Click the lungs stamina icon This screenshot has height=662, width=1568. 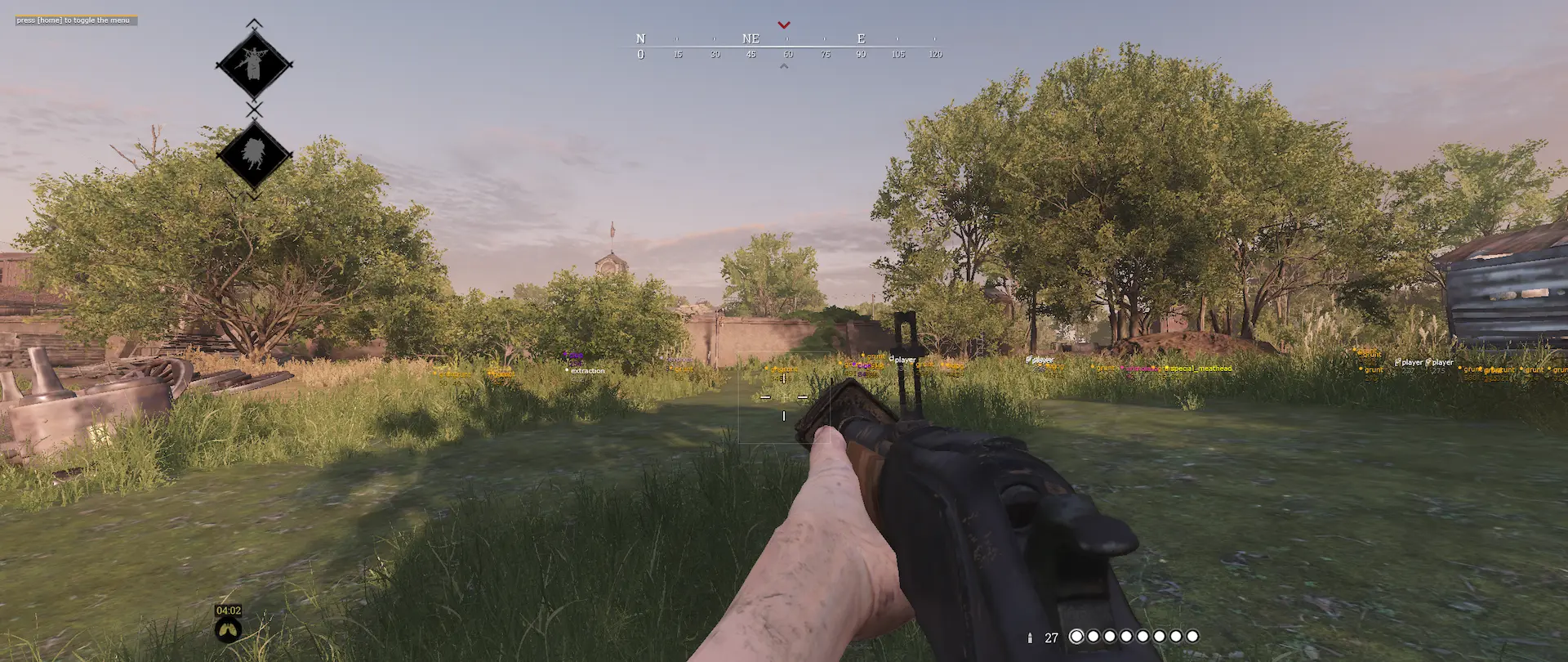tap(229, 629)
